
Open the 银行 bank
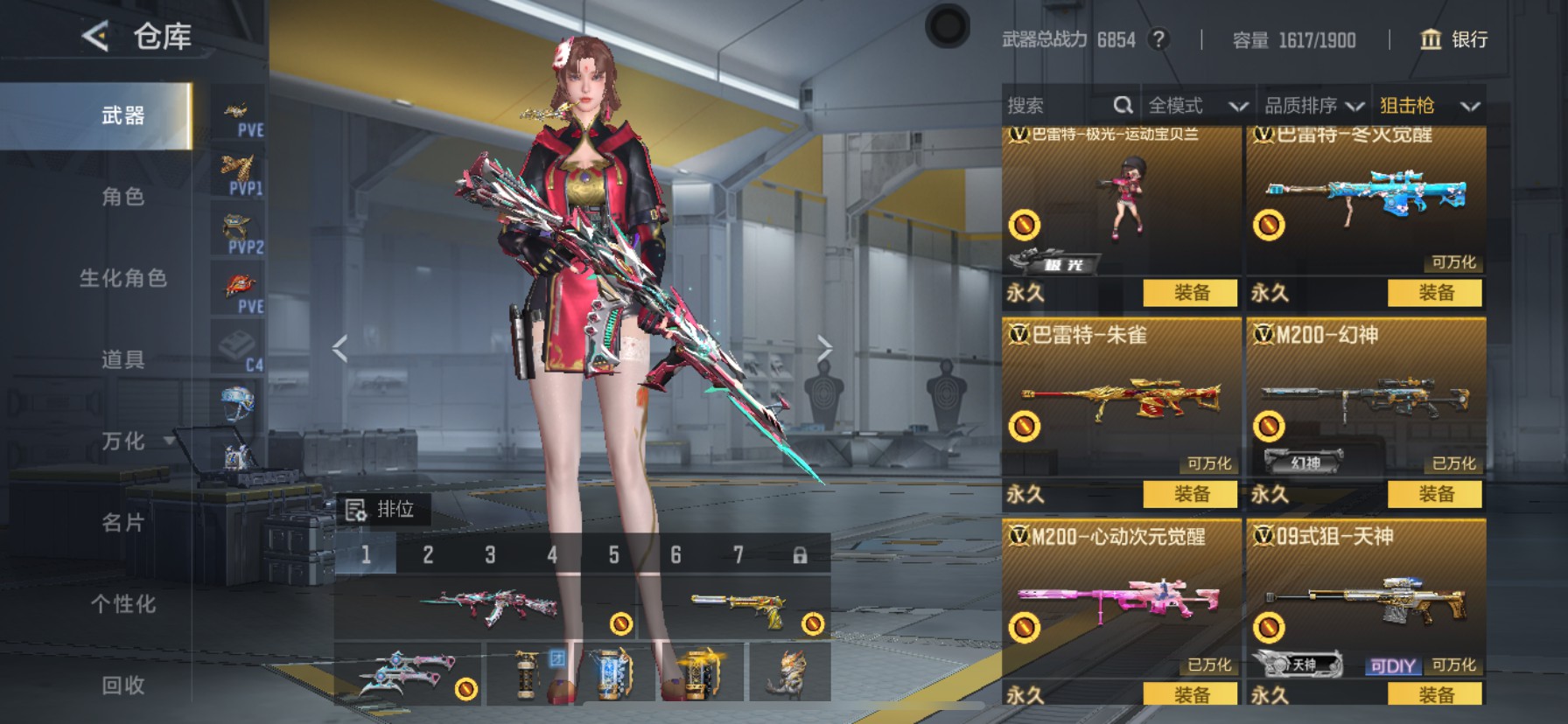click(1453, 39)
